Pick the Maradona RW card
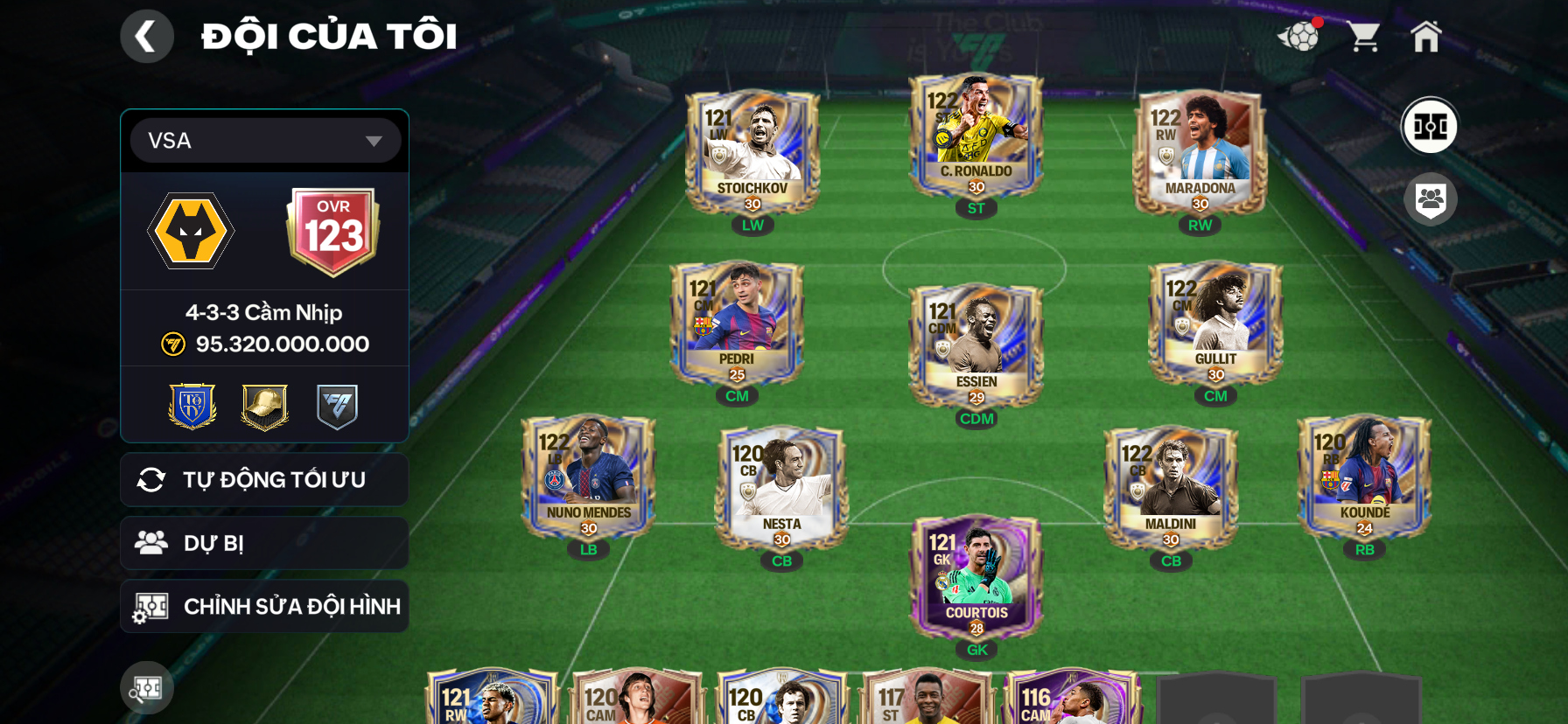The height and width of the screenshot is (724, 1568). pyautogui.click(x=1200, y=152)
